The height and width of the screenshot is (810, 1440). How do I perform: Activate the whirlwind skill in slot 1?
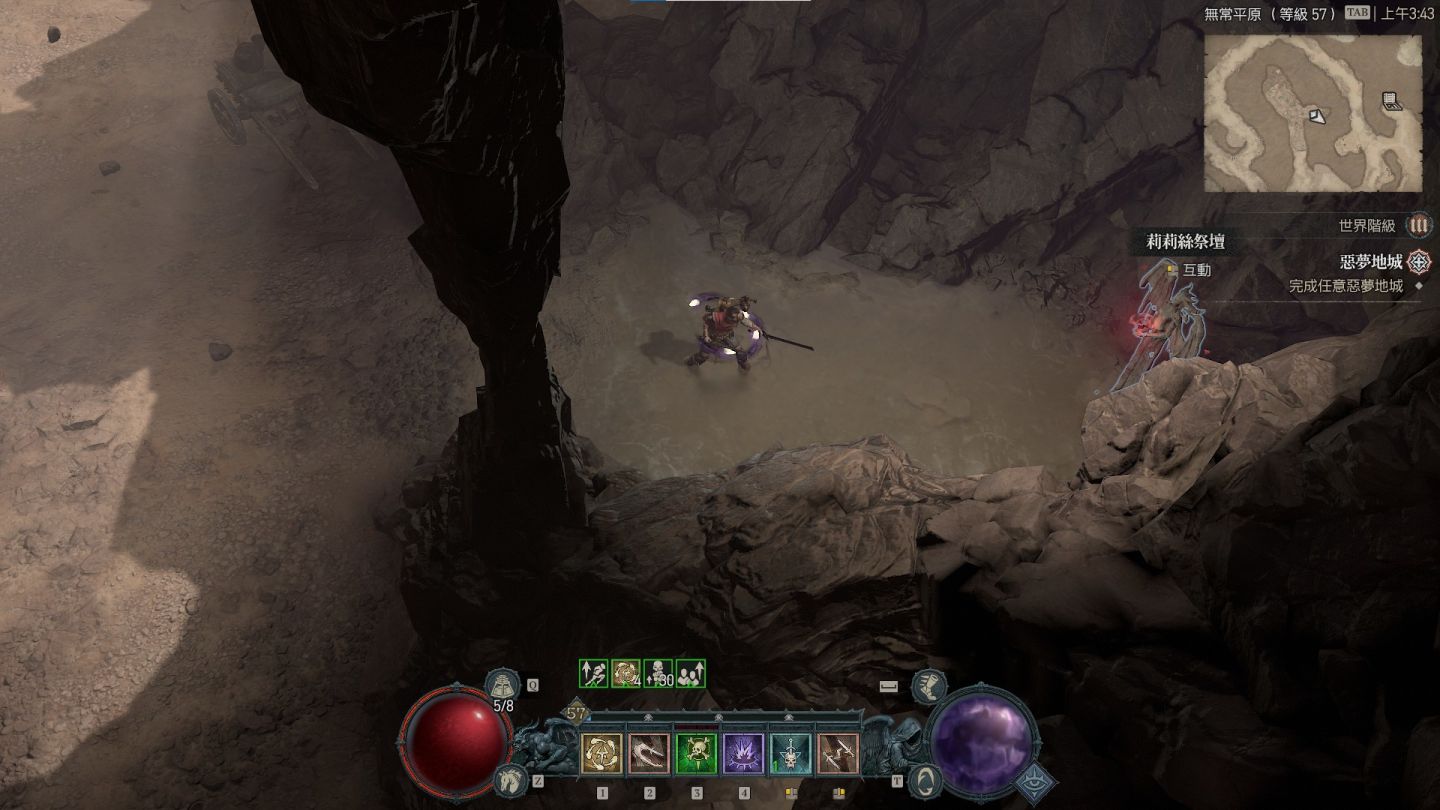(x=602, y=753)
